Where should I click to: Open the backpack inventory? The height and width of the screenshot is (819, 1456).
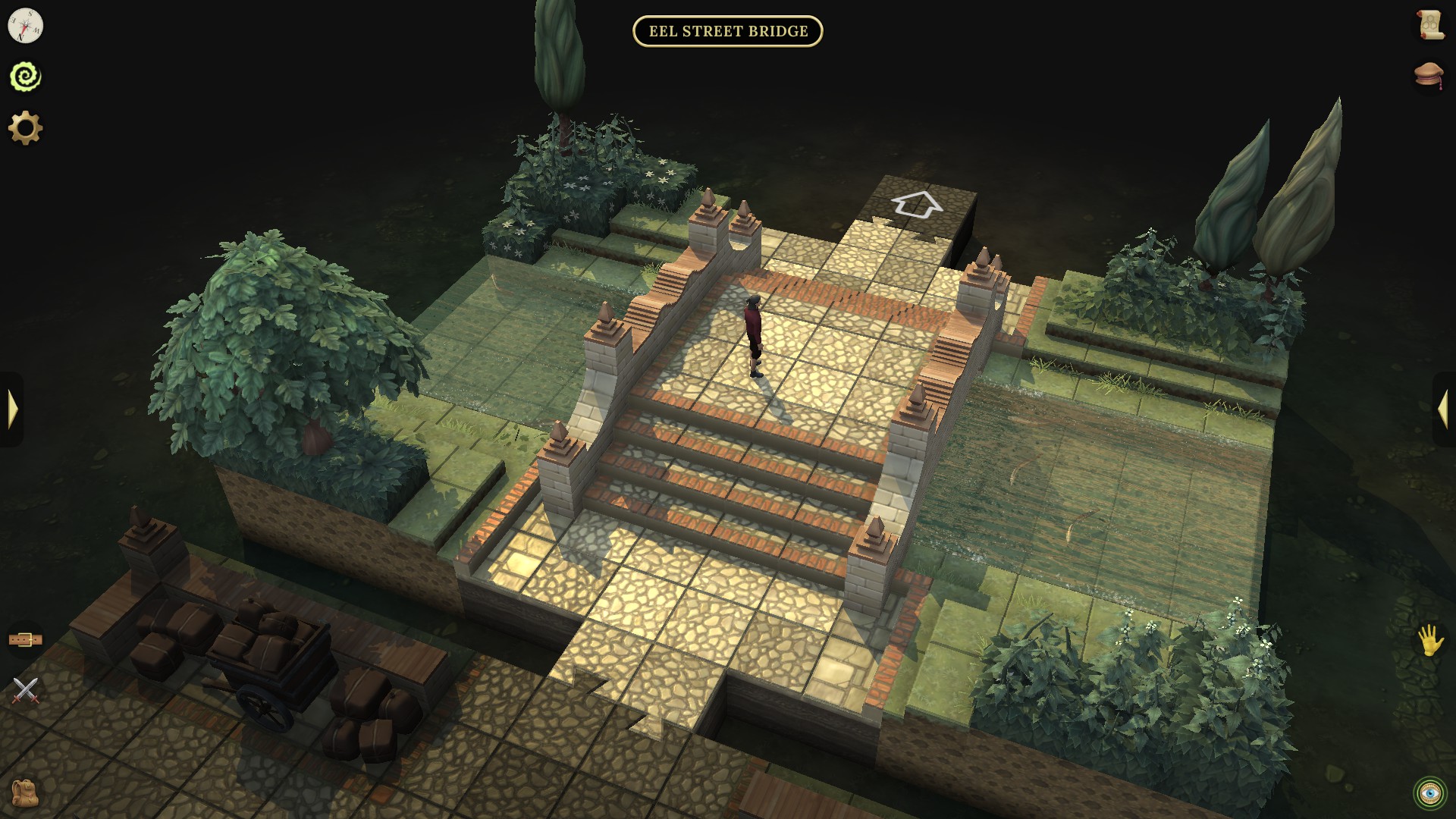[25, 792]
